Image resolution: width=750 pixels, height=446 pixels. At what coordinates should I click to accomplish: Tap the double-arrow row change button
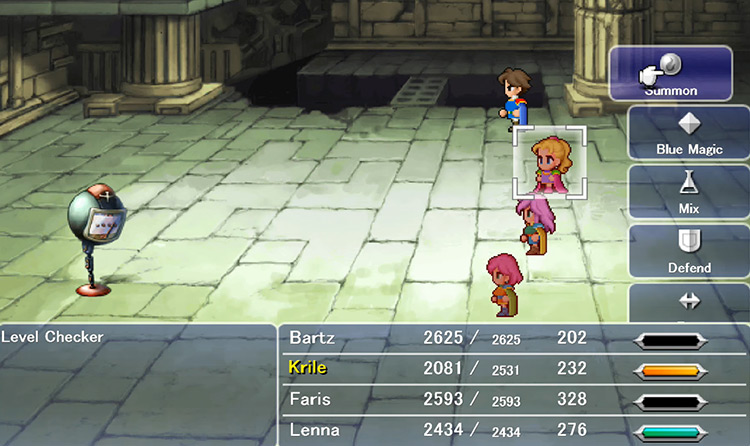click(689, 301)
